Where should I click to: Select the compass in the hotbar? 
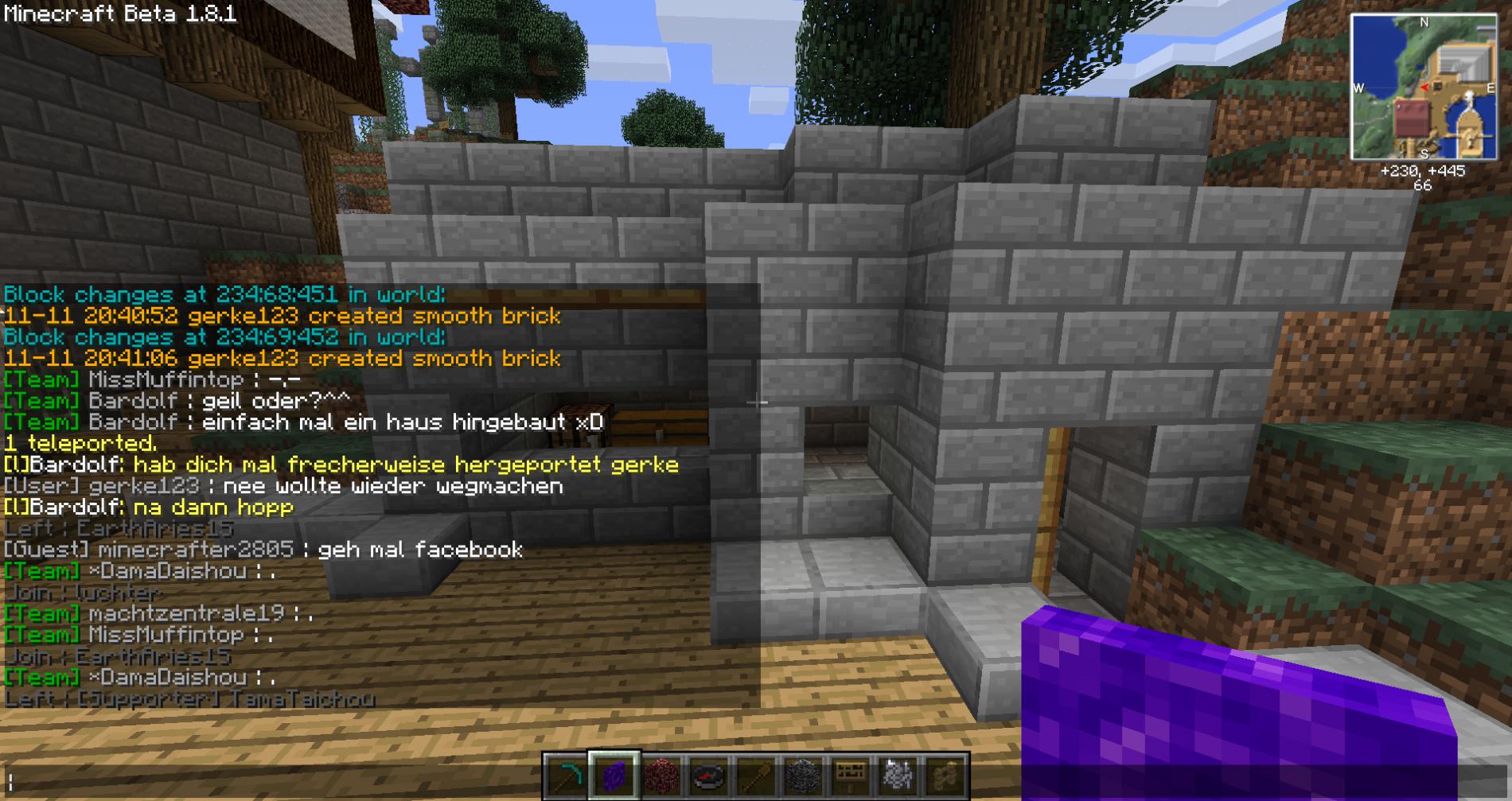point(708,776)
